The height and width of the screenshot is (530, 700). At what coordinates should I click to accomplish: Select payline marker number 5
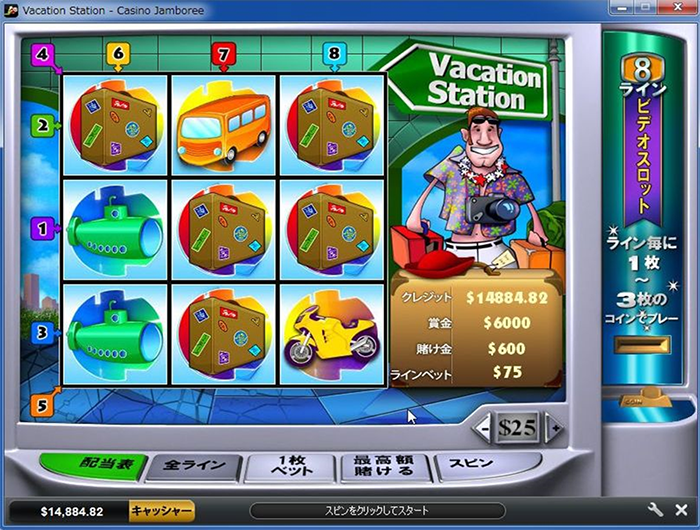point(42,405)
